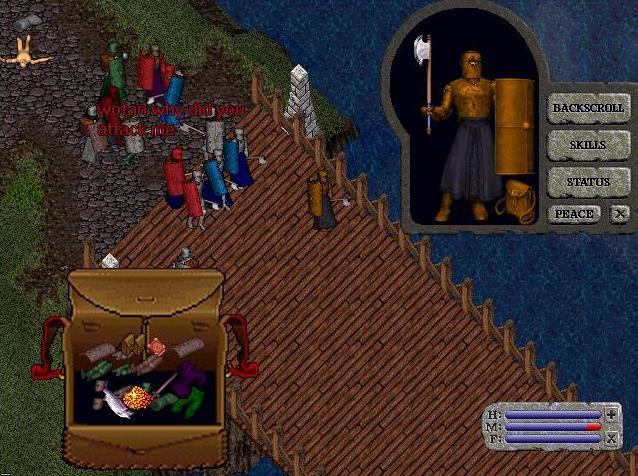The width and height of the screenshot is (638, 476).
Task: Open the Skills list
Action: (x=588, y=145)
